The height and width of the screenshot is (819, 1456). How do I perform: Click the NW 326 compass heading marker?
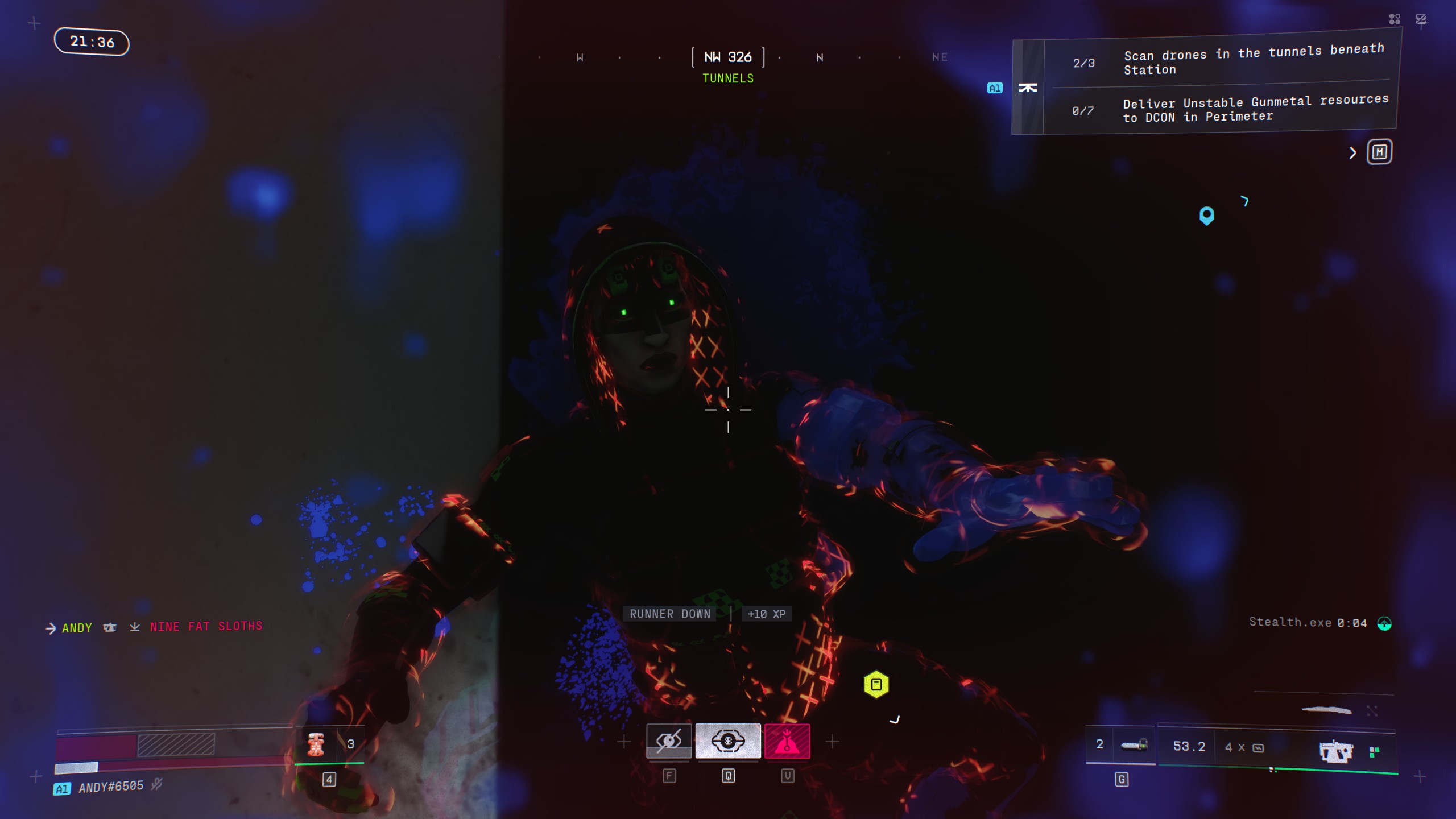click(728, 57)
